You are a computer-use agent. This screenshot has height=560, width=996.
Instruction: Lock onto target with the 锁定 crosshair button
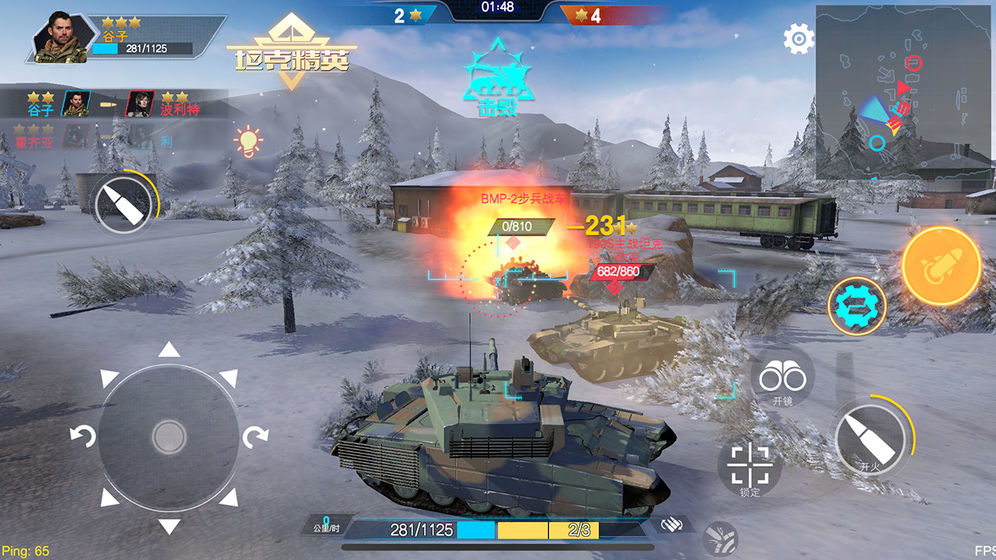(749, 467)
